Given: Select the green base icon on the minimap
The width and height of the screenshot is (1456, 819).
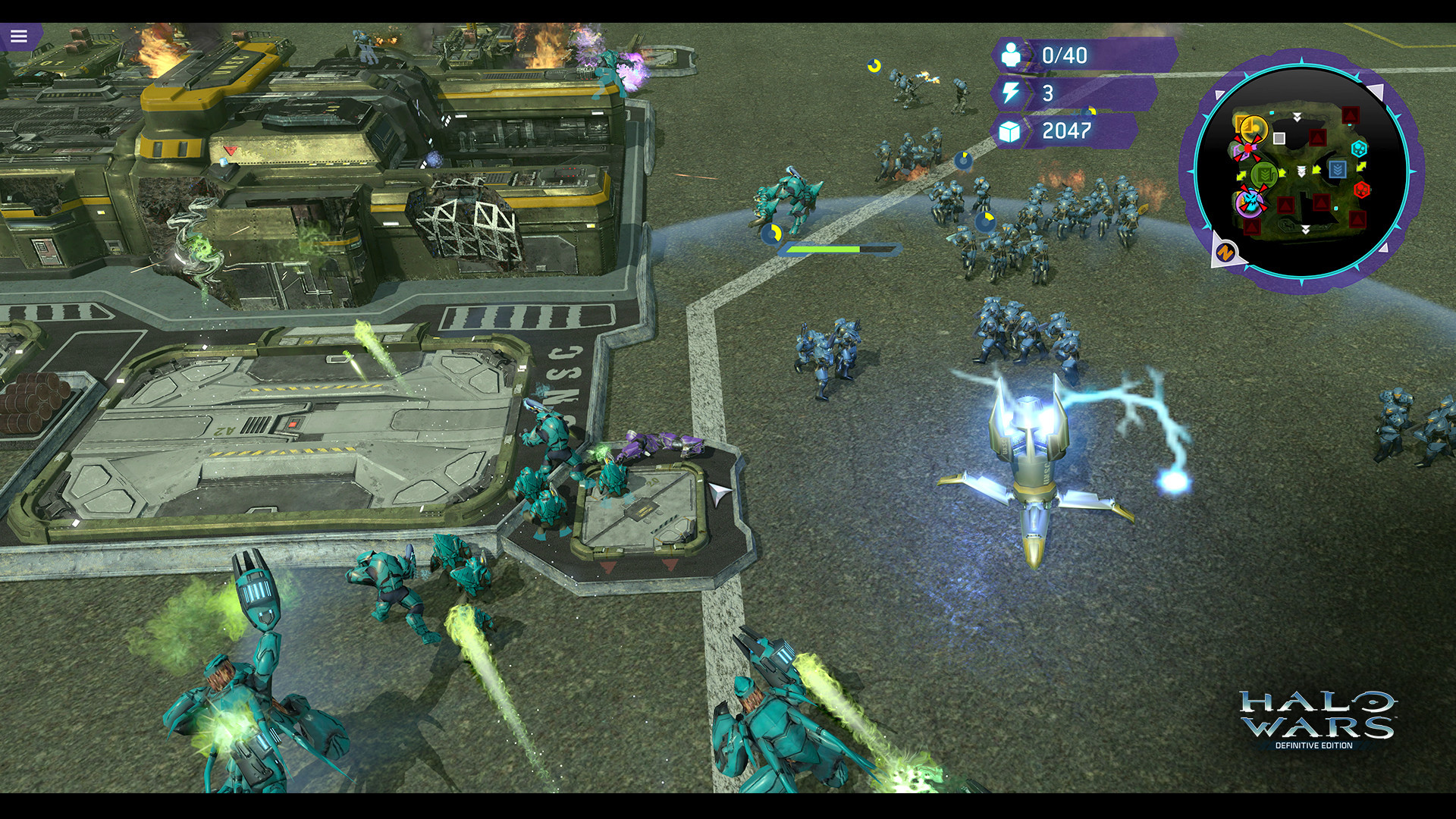Looking at the screenshot, I should point(1263,174).
